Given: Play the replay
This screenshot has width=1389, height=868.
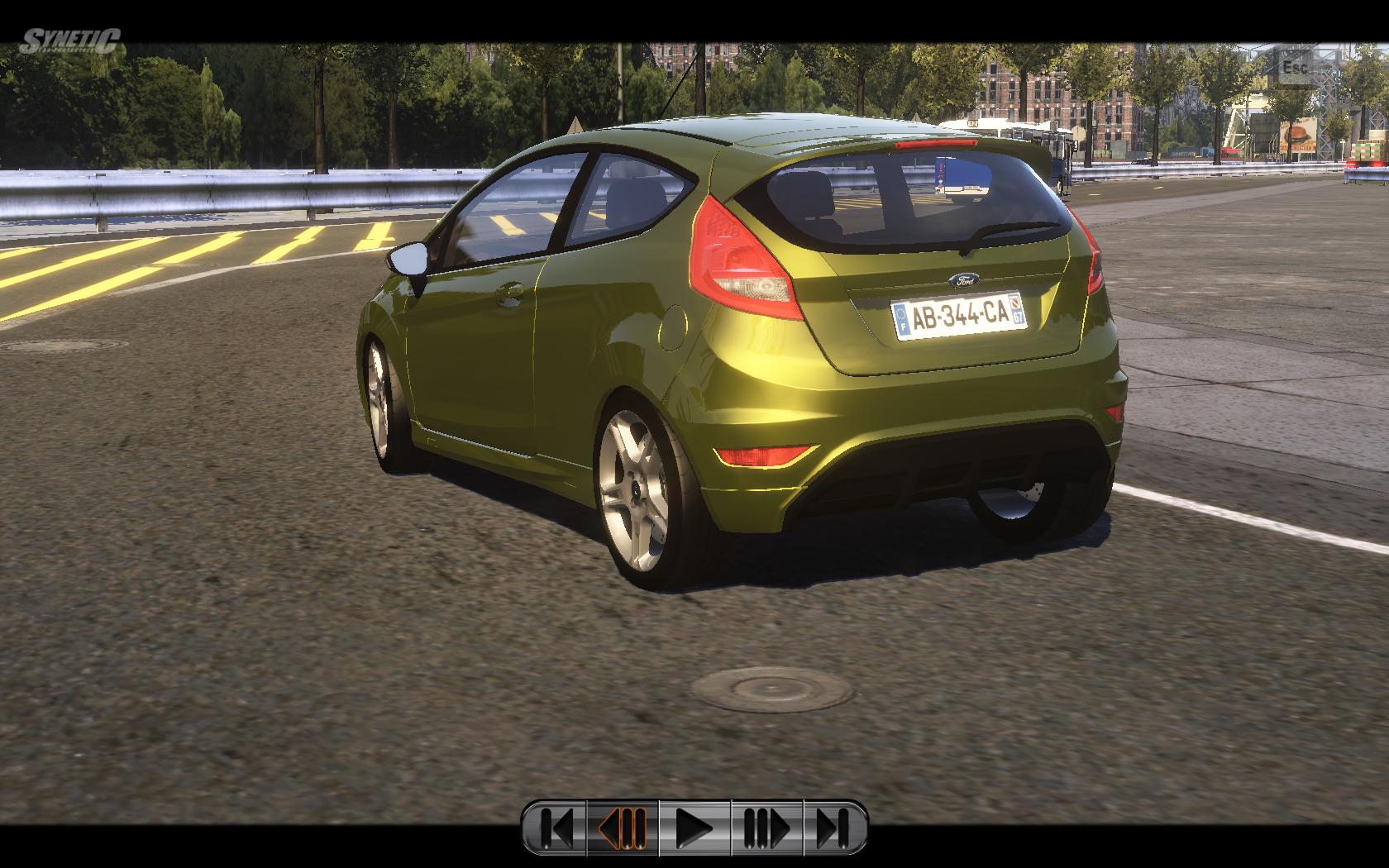Looking at the screenshot, I should (x=694, y=827).
